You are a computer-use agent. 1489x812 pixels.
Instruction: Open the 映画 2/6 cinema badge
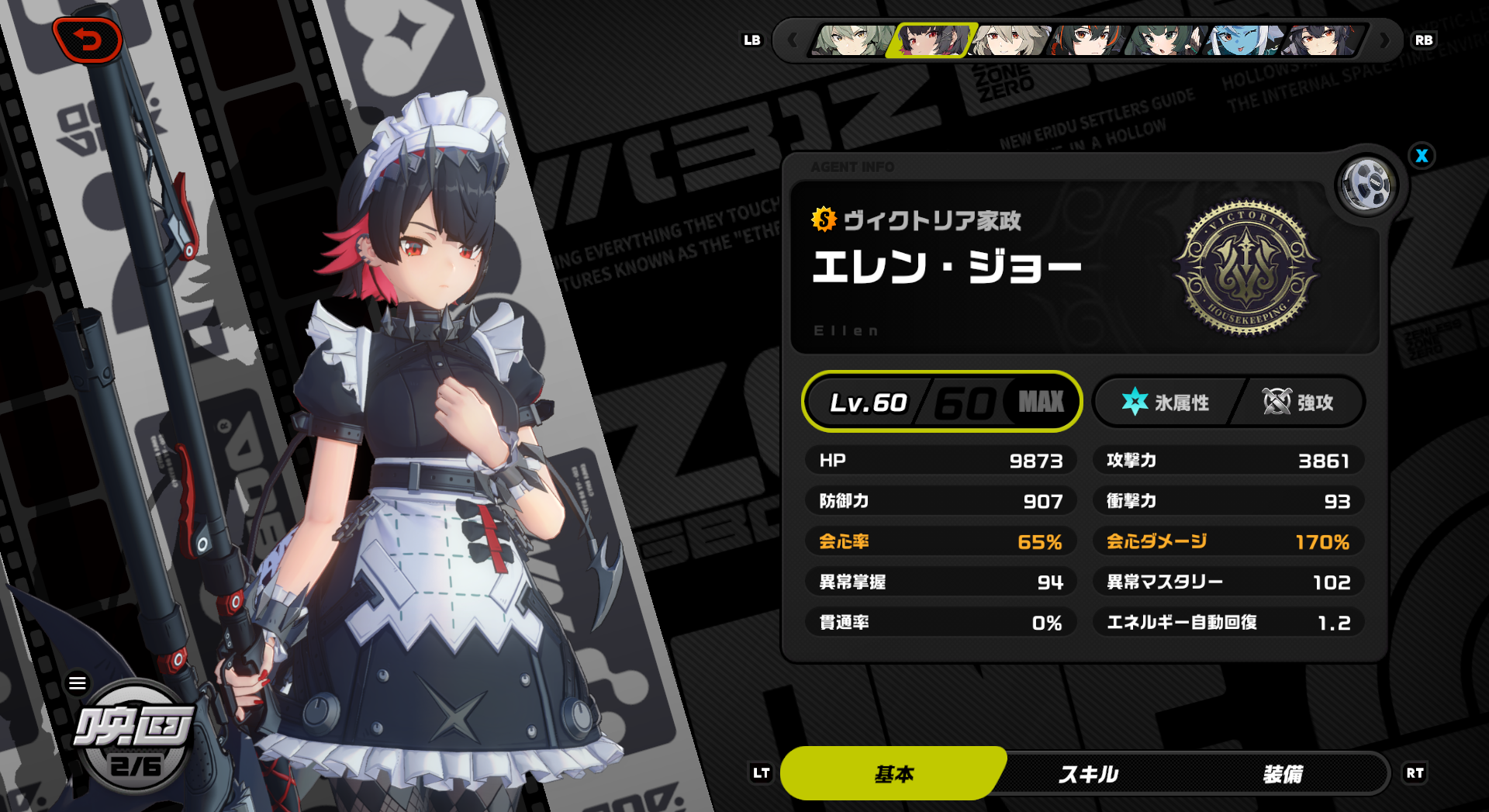click(132, 741)
